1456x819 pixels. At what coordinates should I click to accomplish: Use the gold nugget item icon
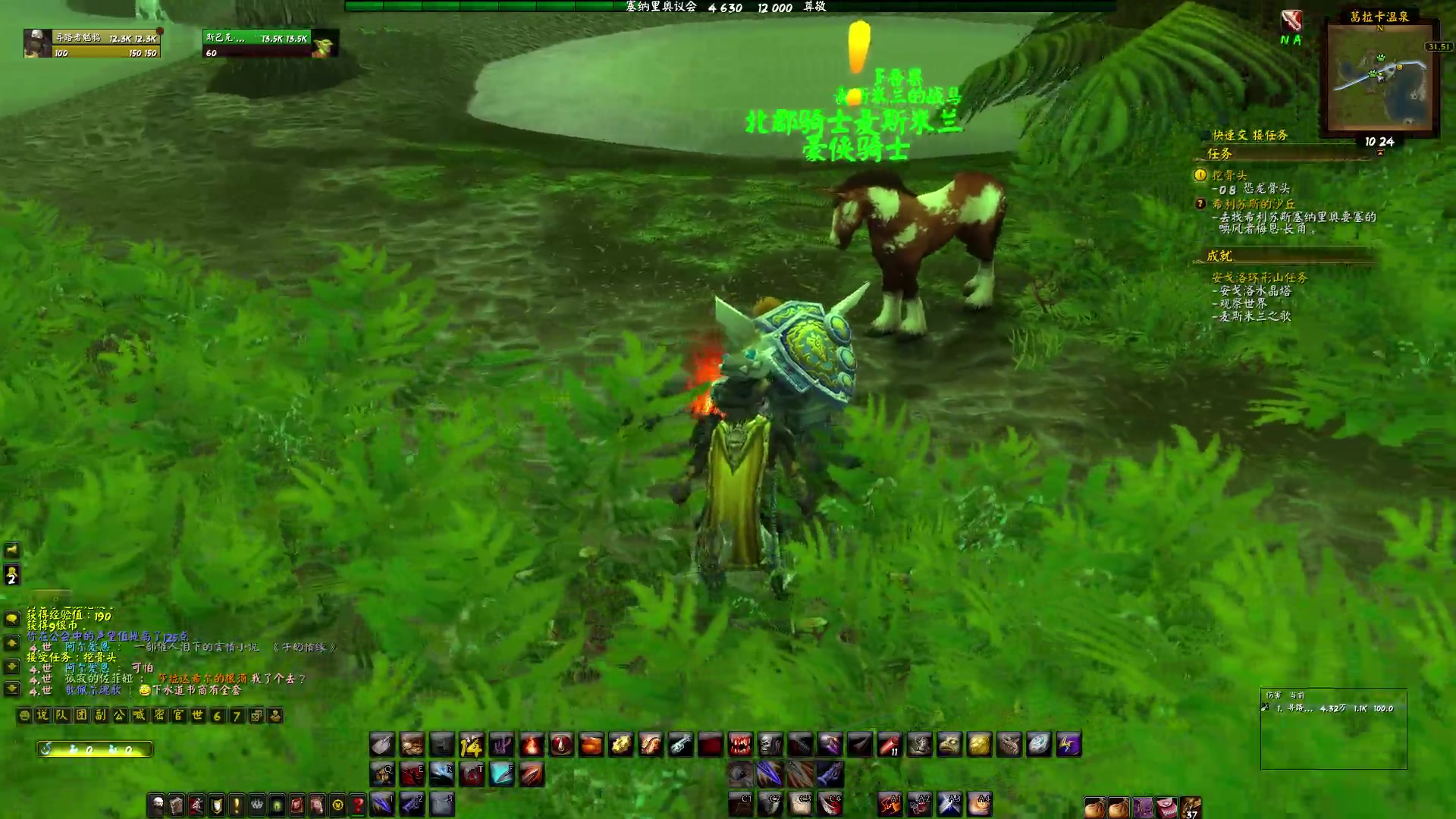(x=979, y=745)
